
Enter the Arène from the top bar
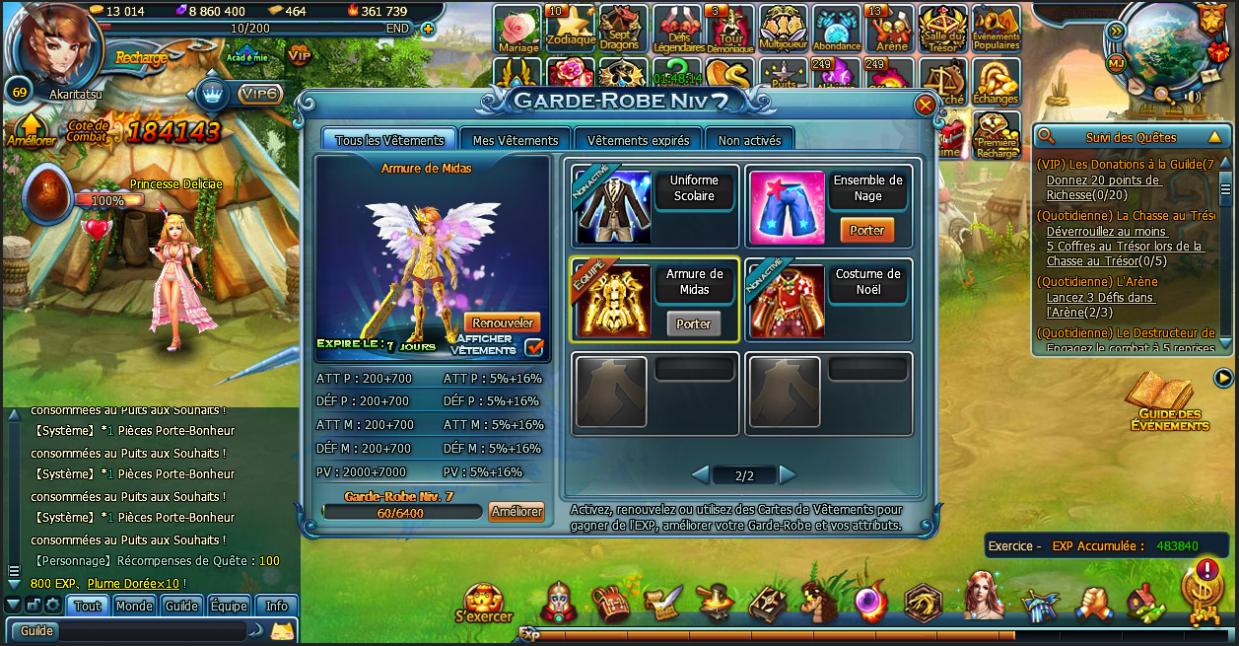[x=890, y=30]
